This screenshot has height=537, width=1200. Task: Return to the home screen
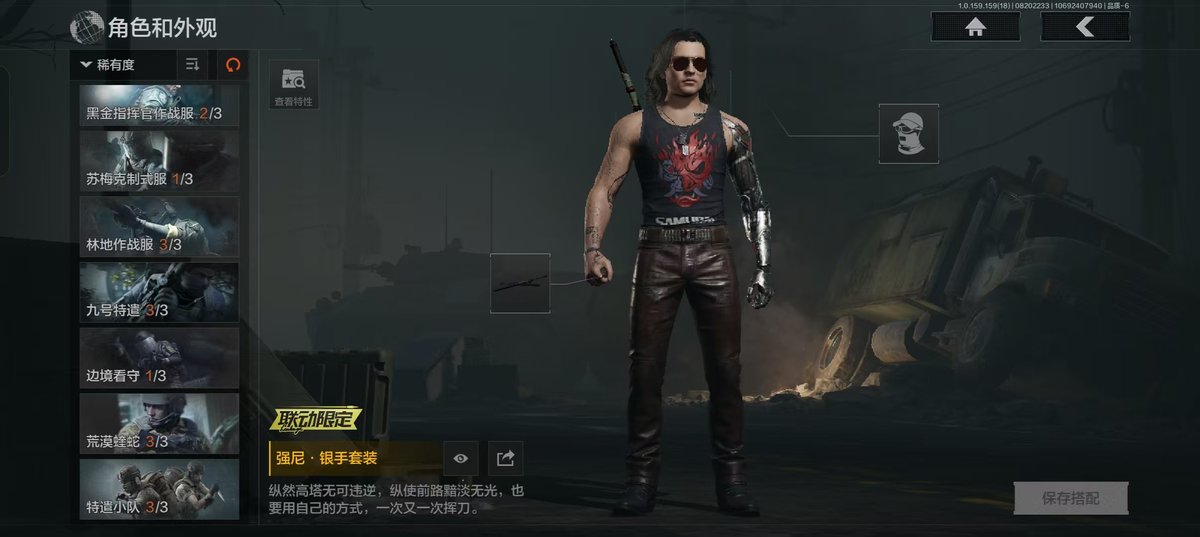[975, 27]
